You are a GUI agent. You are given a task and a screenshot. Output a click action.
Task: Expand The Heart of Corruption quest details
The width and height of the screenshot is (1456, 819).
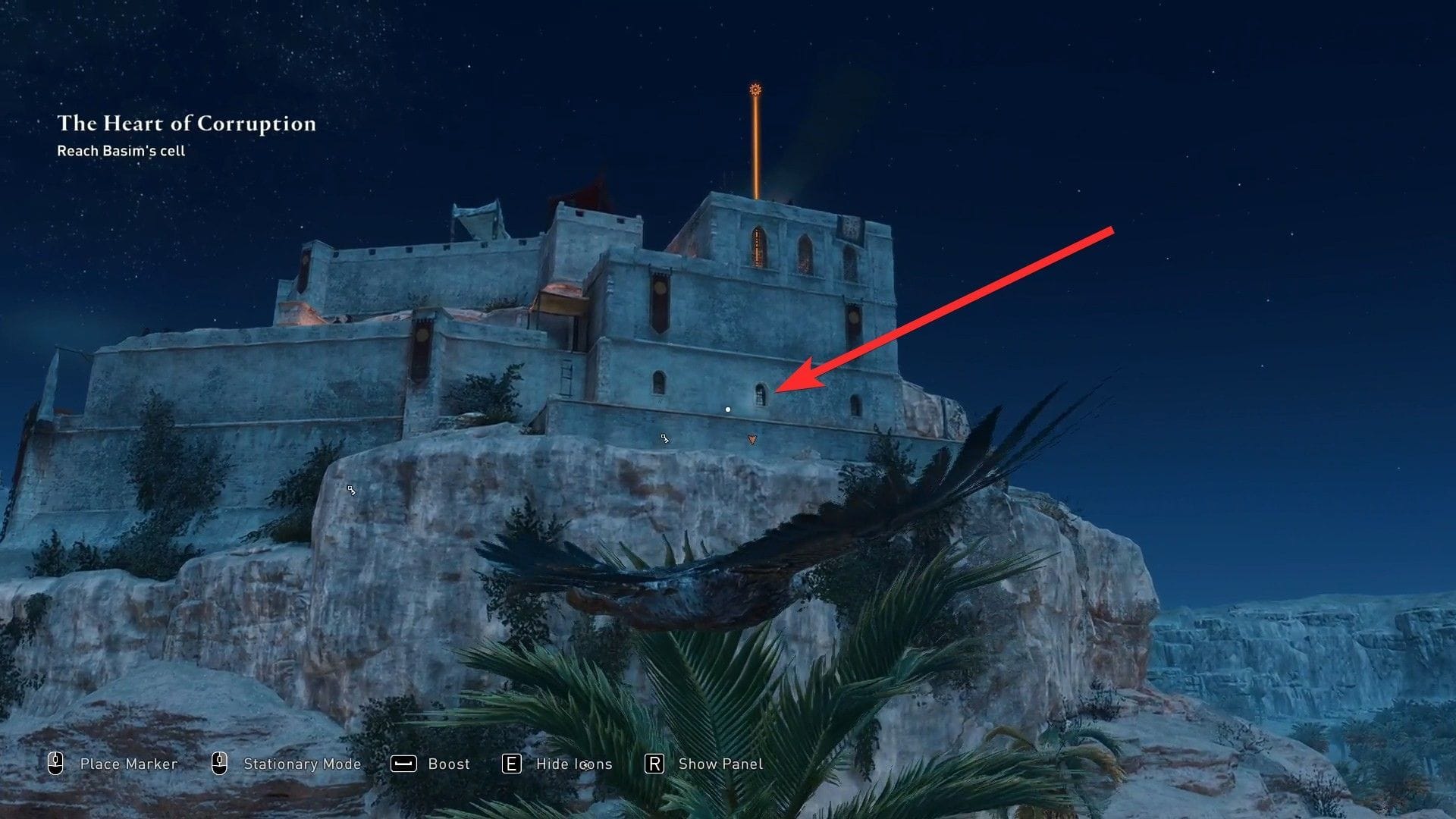(x=187, y=124)
